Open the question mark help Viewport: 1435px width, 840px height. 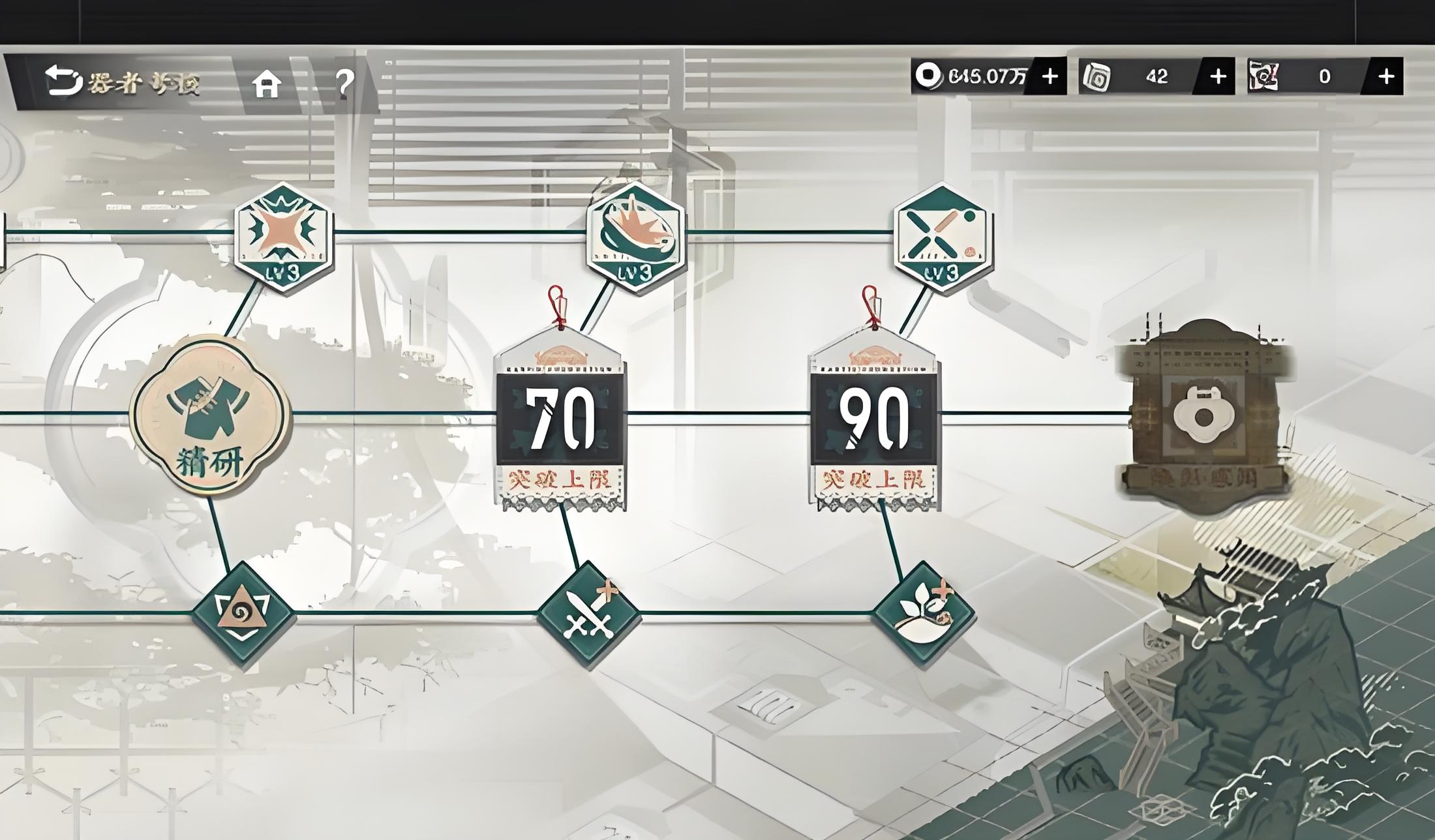pyautogui.click(x=344, y=82)
